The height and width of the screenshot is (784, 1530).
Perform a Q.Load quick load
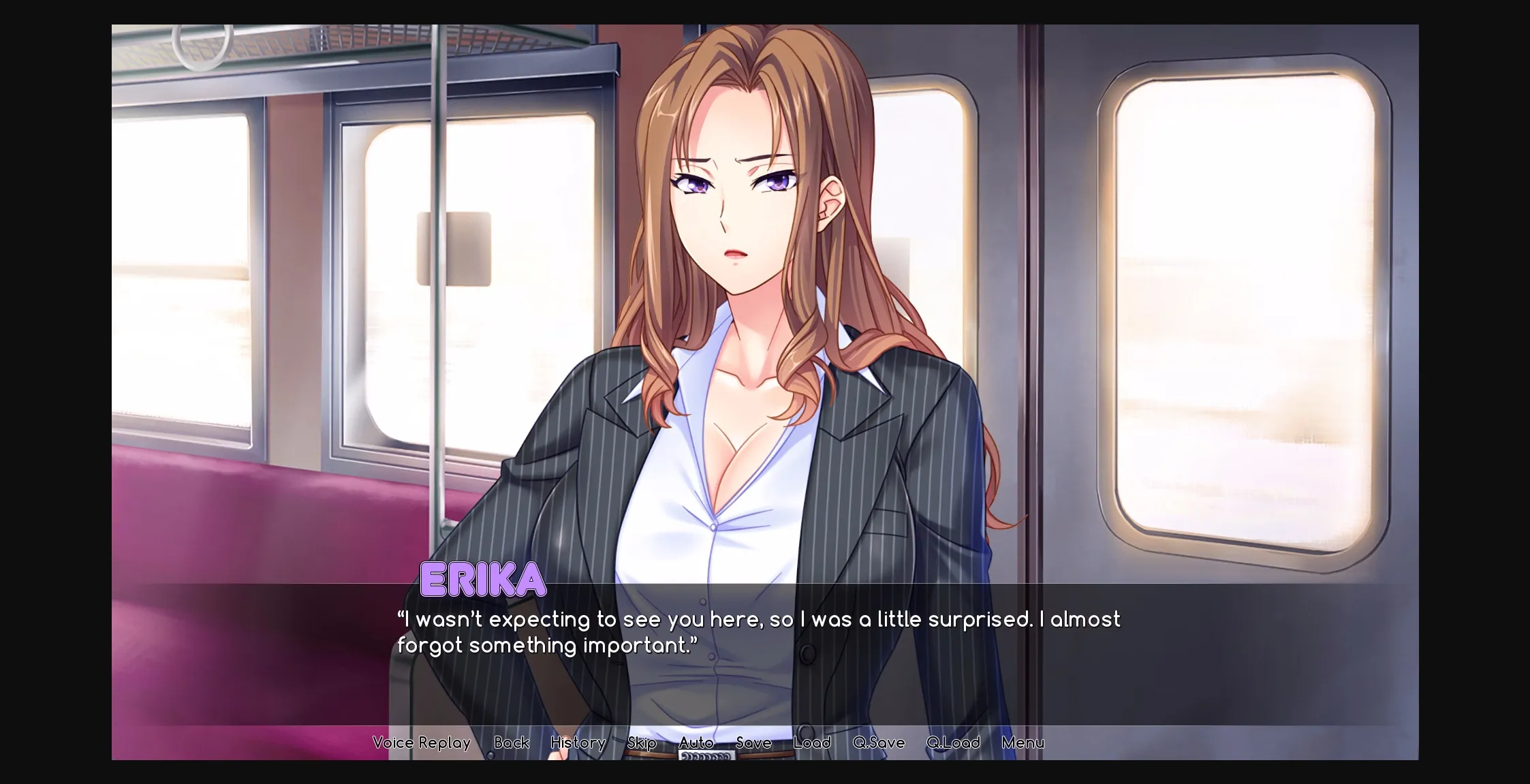(x=953, y=742)
